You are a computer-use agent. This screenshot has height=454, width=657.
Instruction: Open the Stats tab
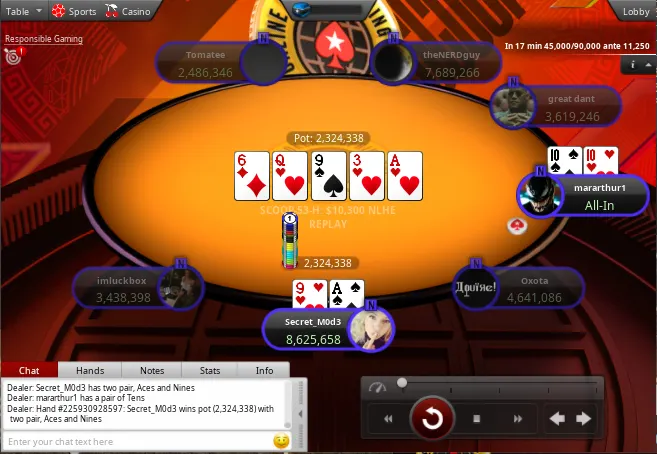tap(209, 371)
